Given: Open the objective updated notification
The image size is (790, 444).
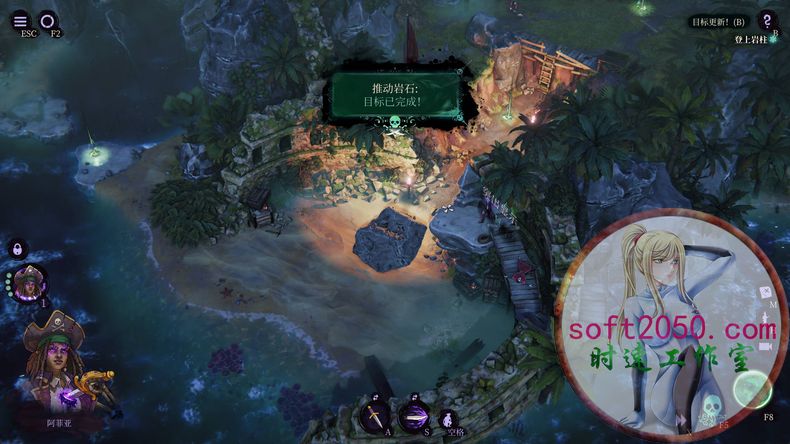Looking at the screenshot, I should [719, 21].
